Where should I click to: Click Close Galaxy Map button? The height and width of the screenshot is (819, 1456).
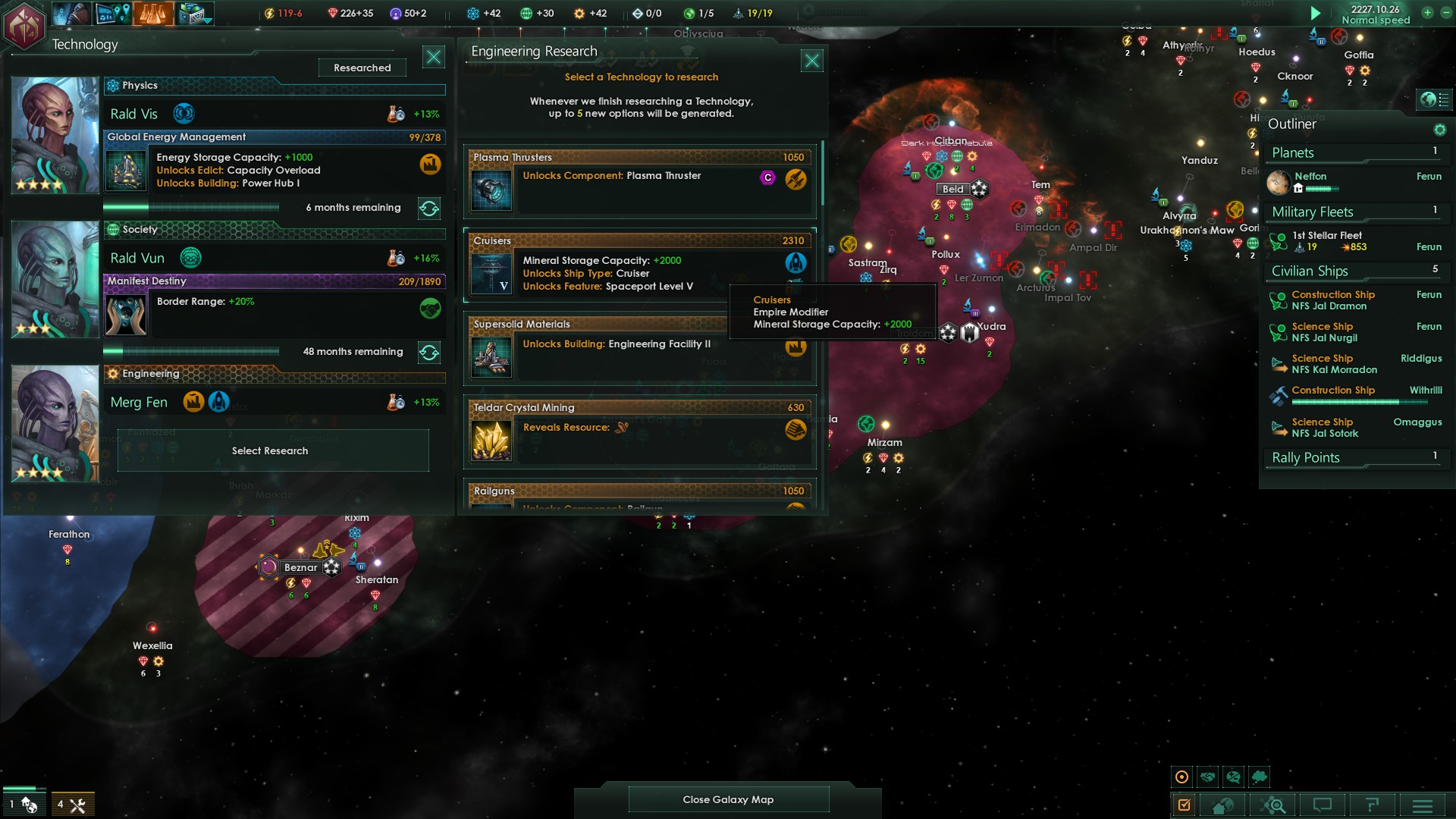coord(728,799)
